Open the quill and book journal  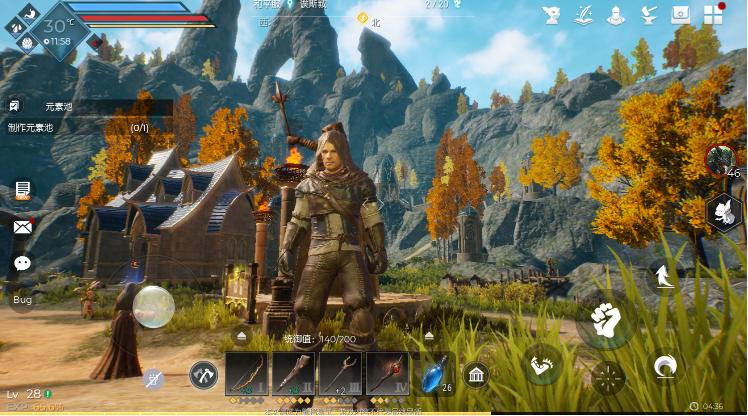coord(584,15)
